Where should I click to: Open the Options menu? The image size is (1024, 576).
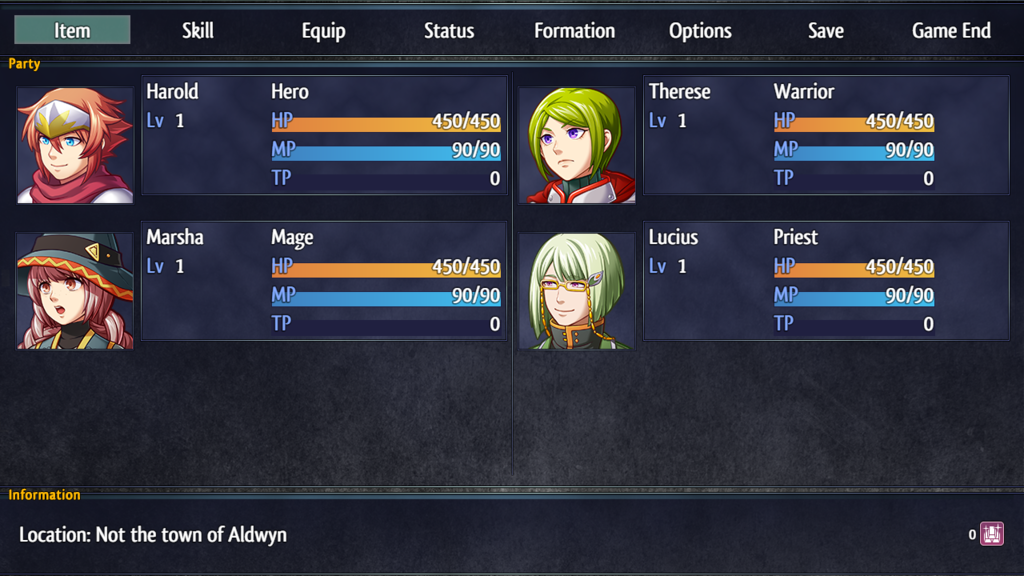point(700,30)
